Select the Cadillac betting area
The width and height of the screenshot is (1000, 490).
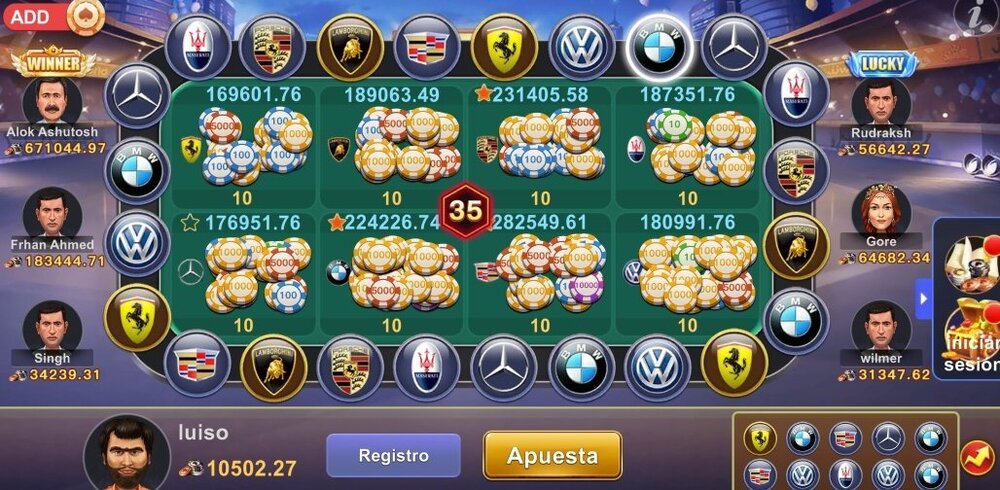[540, 272]
